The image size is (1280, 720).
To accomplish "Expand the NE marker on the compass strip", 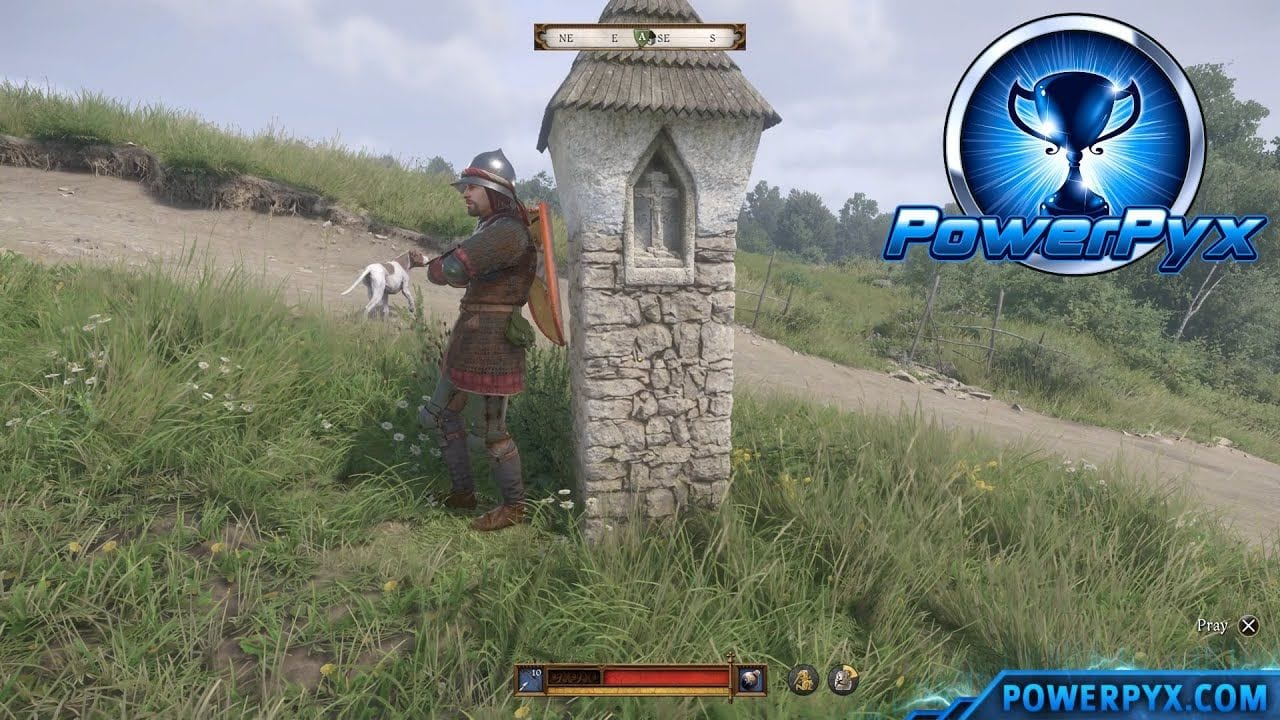I will (567, 37).
